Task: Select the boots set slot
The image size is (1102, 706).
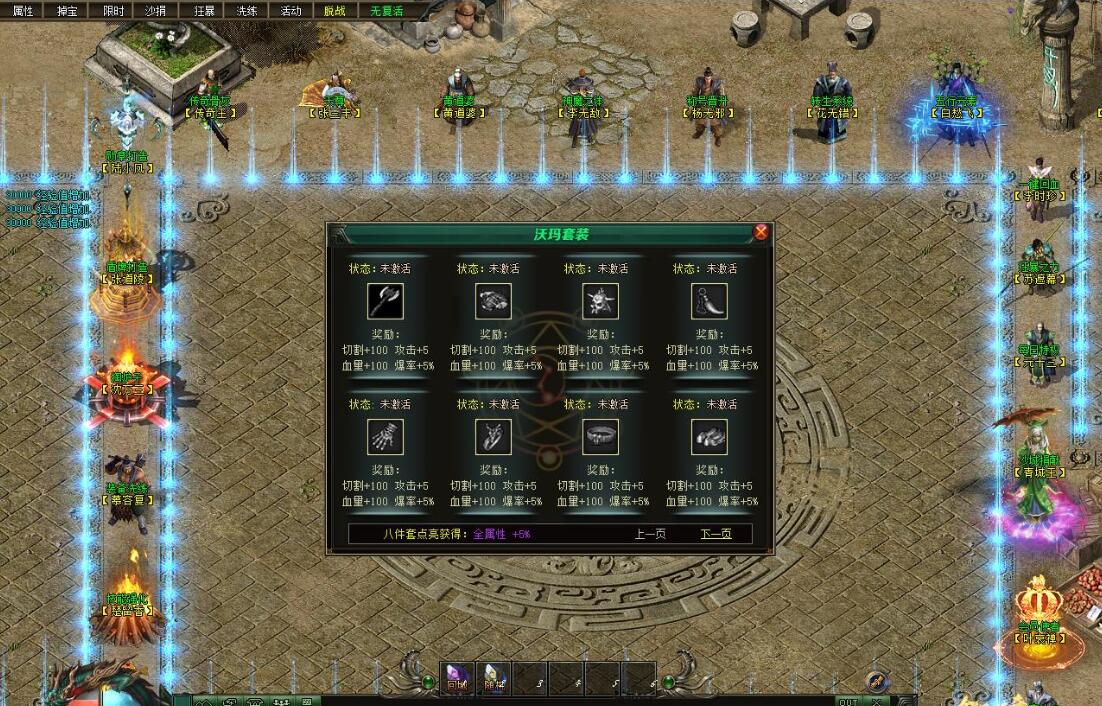Action: (x=709, y=437)
